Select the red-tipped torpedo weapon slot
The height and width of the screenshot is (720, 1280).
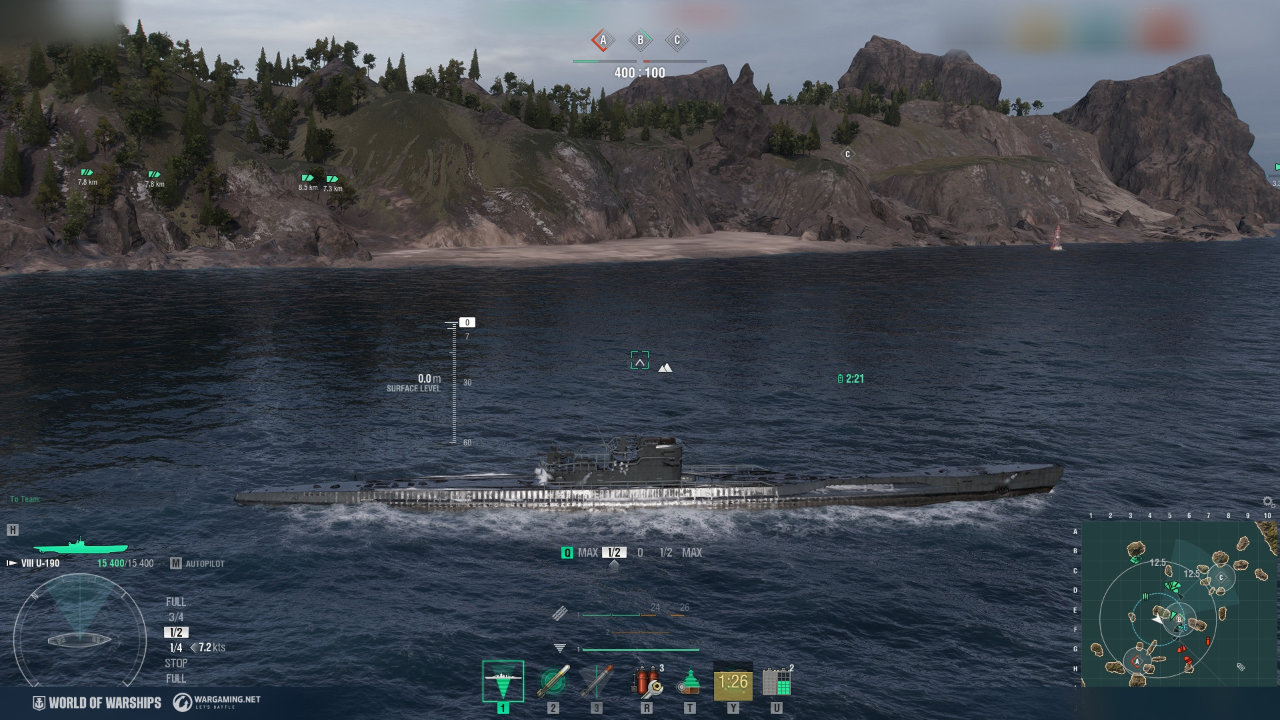point(597,682)
